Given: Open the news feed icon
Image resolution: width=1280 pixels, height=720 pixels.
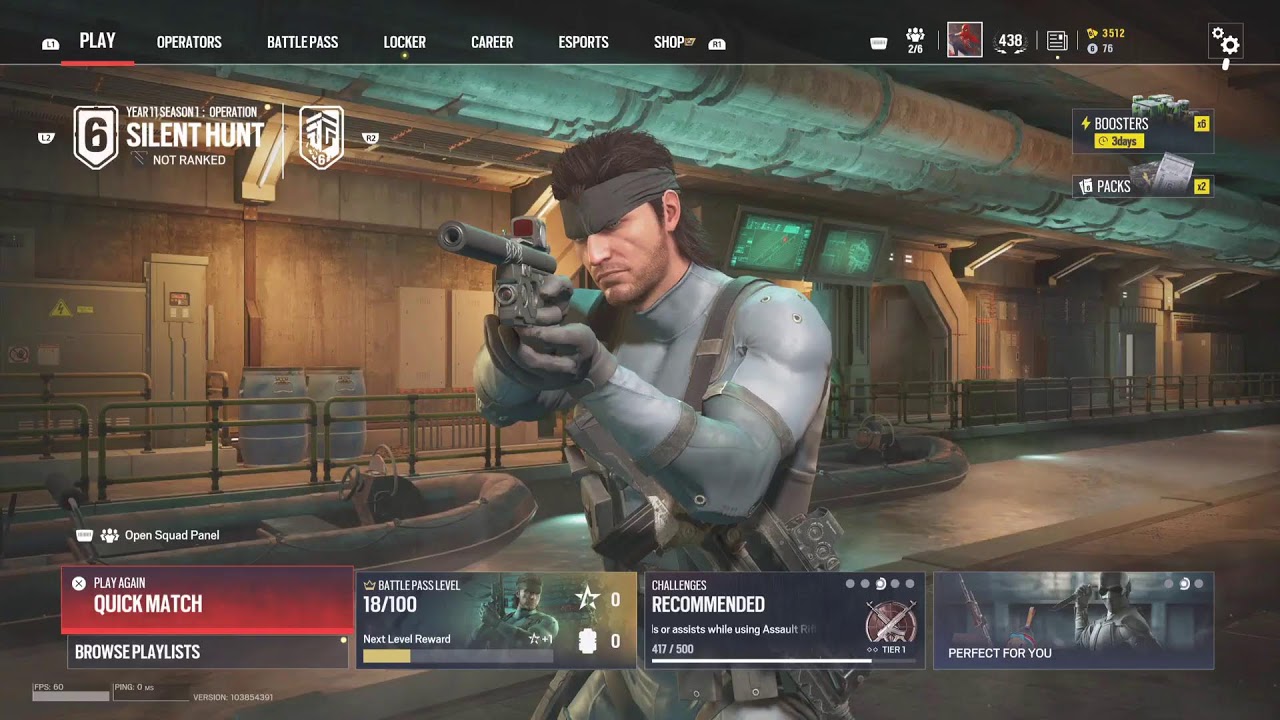Looking at the screenshot, I should (x=1057, y=41).
